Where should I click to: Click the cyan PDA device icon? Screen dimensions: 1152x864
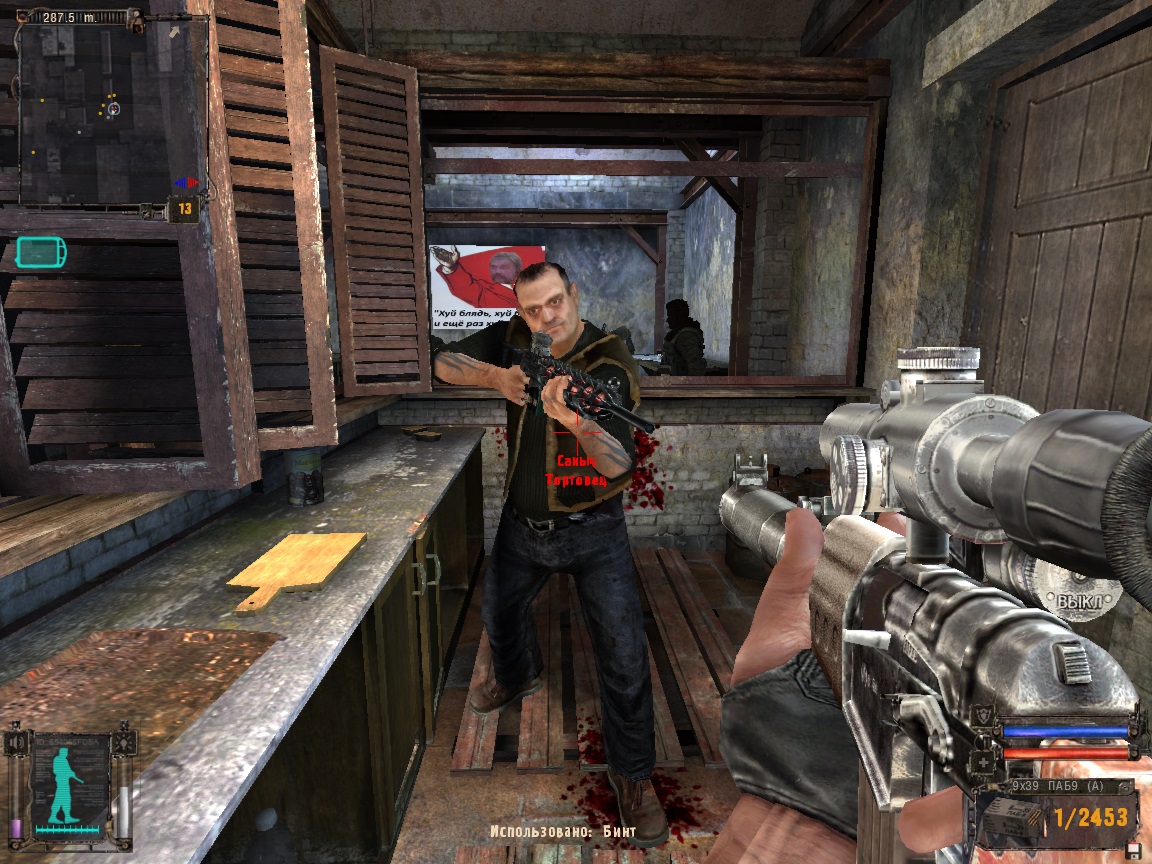[41, 251]
